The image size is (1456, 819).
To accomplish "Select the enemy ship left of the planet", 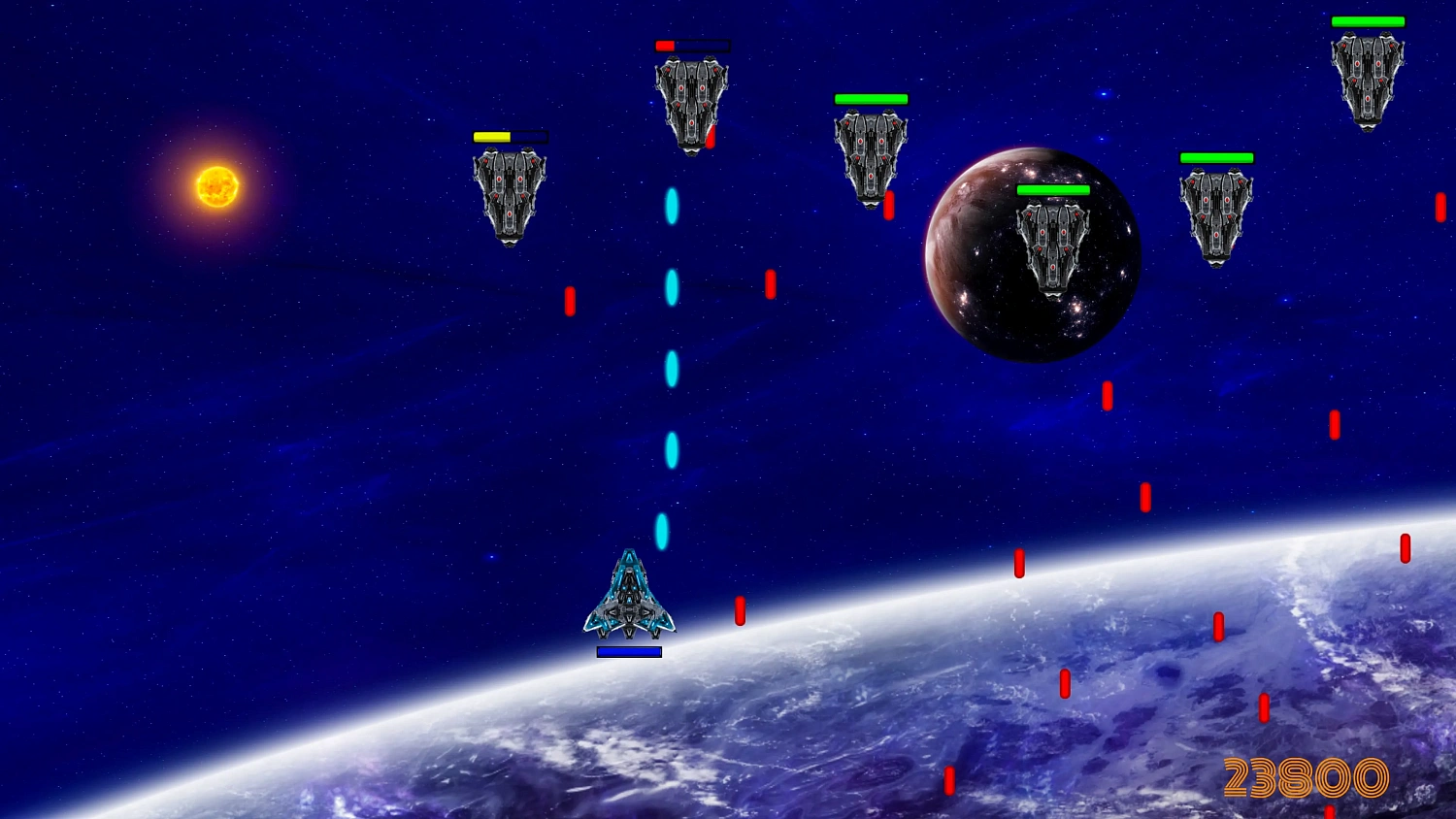I will point(871,155).
